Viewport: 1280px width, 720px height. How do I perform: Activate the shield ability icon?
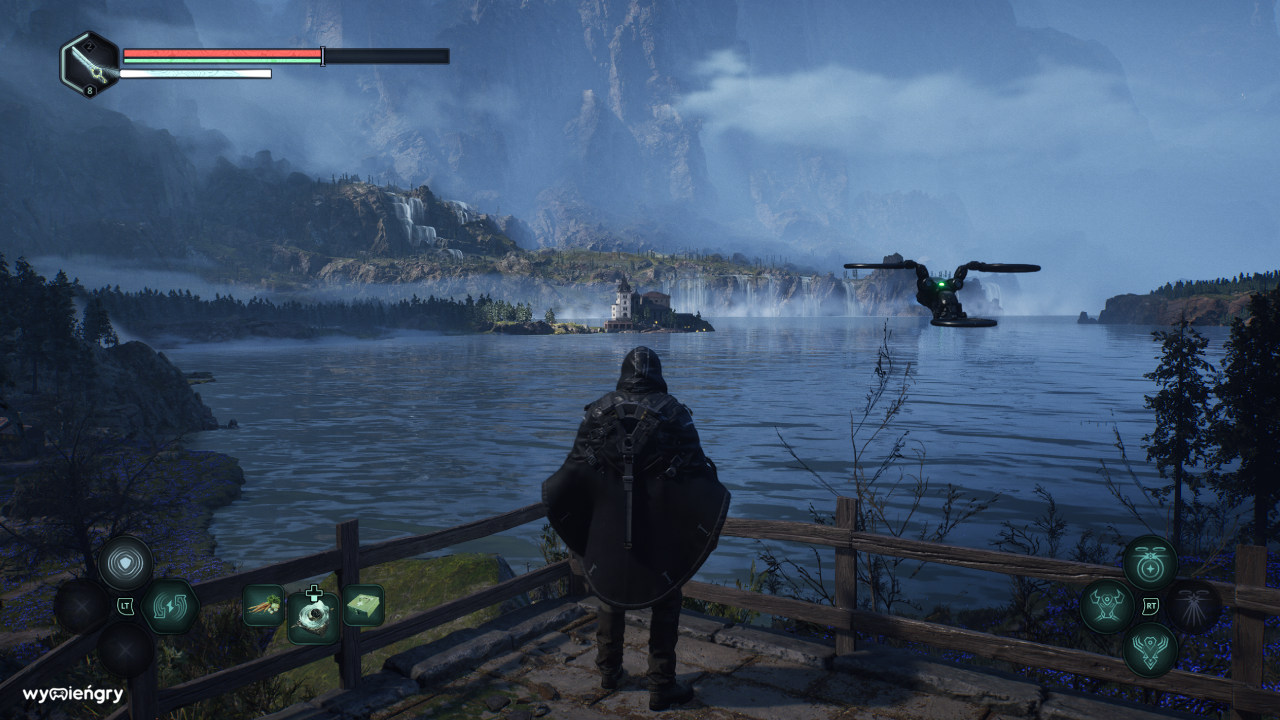(x=126, y=562)
